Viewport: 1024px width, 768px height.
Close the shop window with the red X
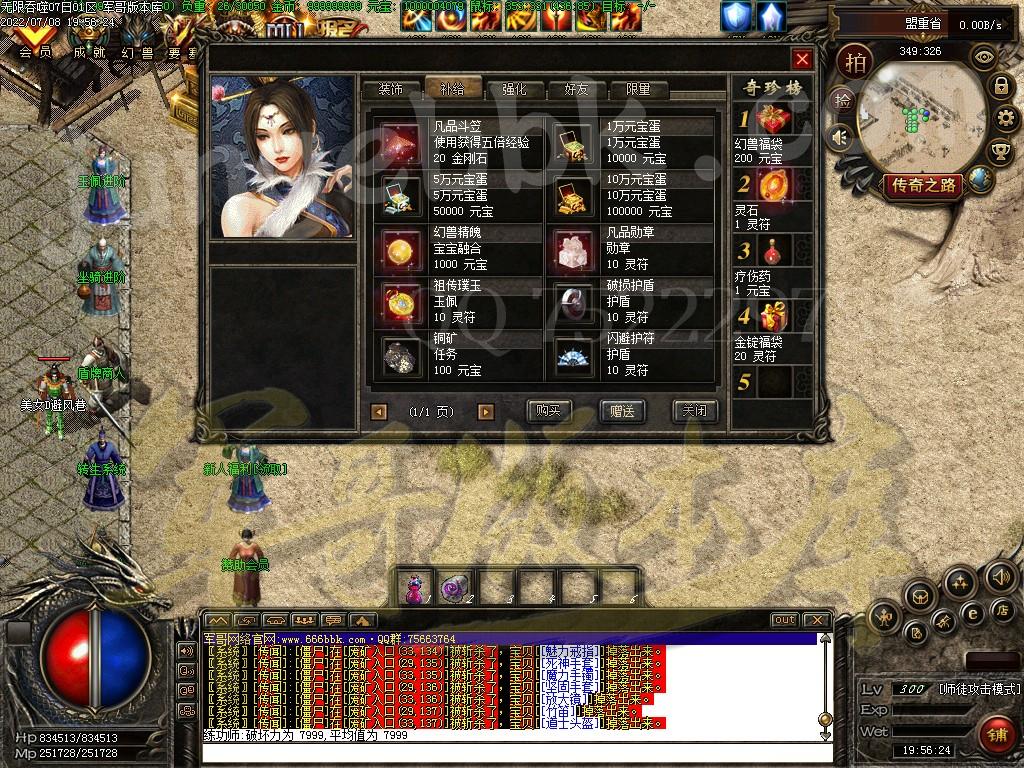pyautogui.click(x=801, y=59)
